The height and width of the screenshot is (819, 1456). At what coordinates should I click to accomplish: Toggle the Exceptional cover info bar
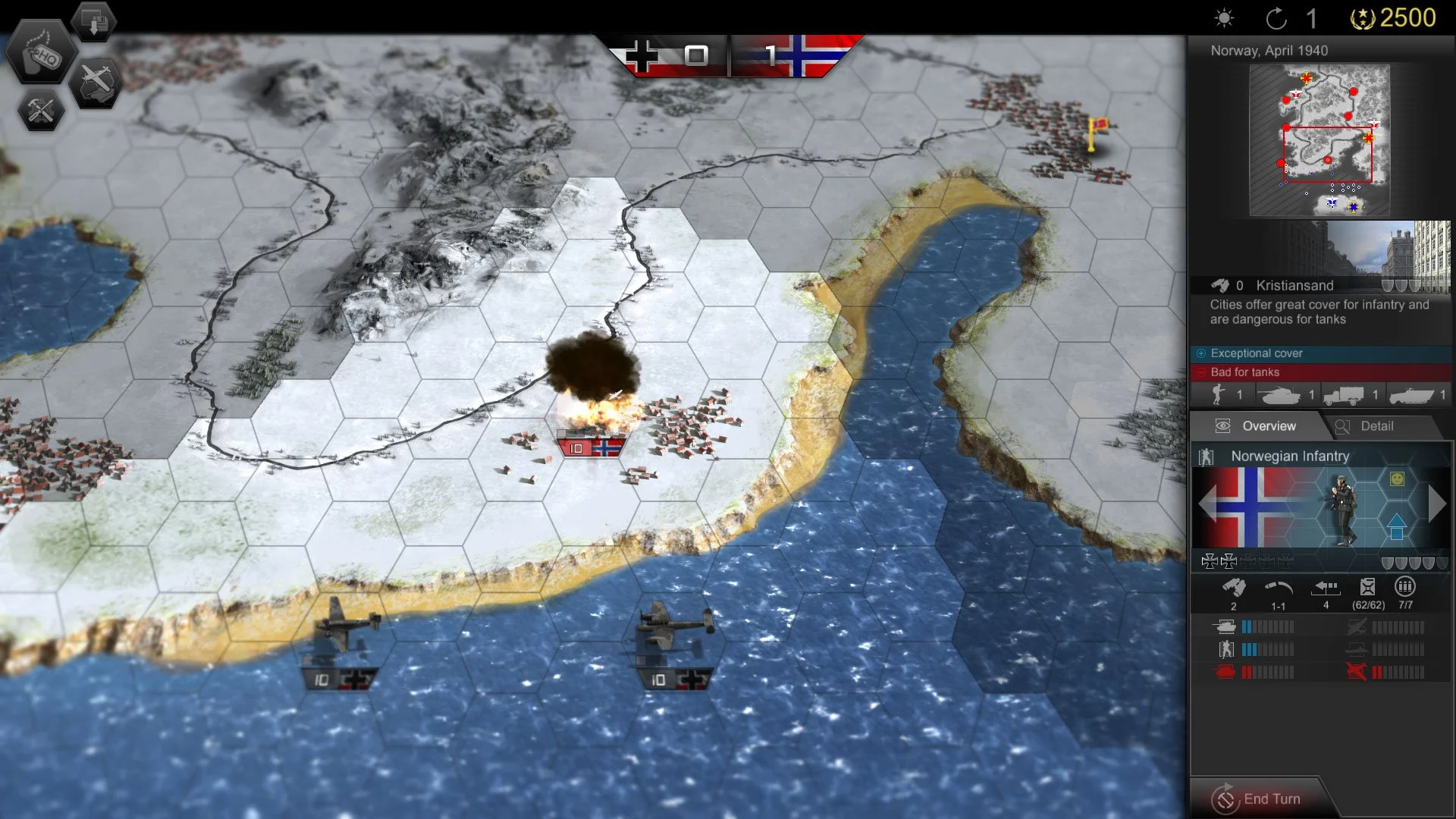1319,353
